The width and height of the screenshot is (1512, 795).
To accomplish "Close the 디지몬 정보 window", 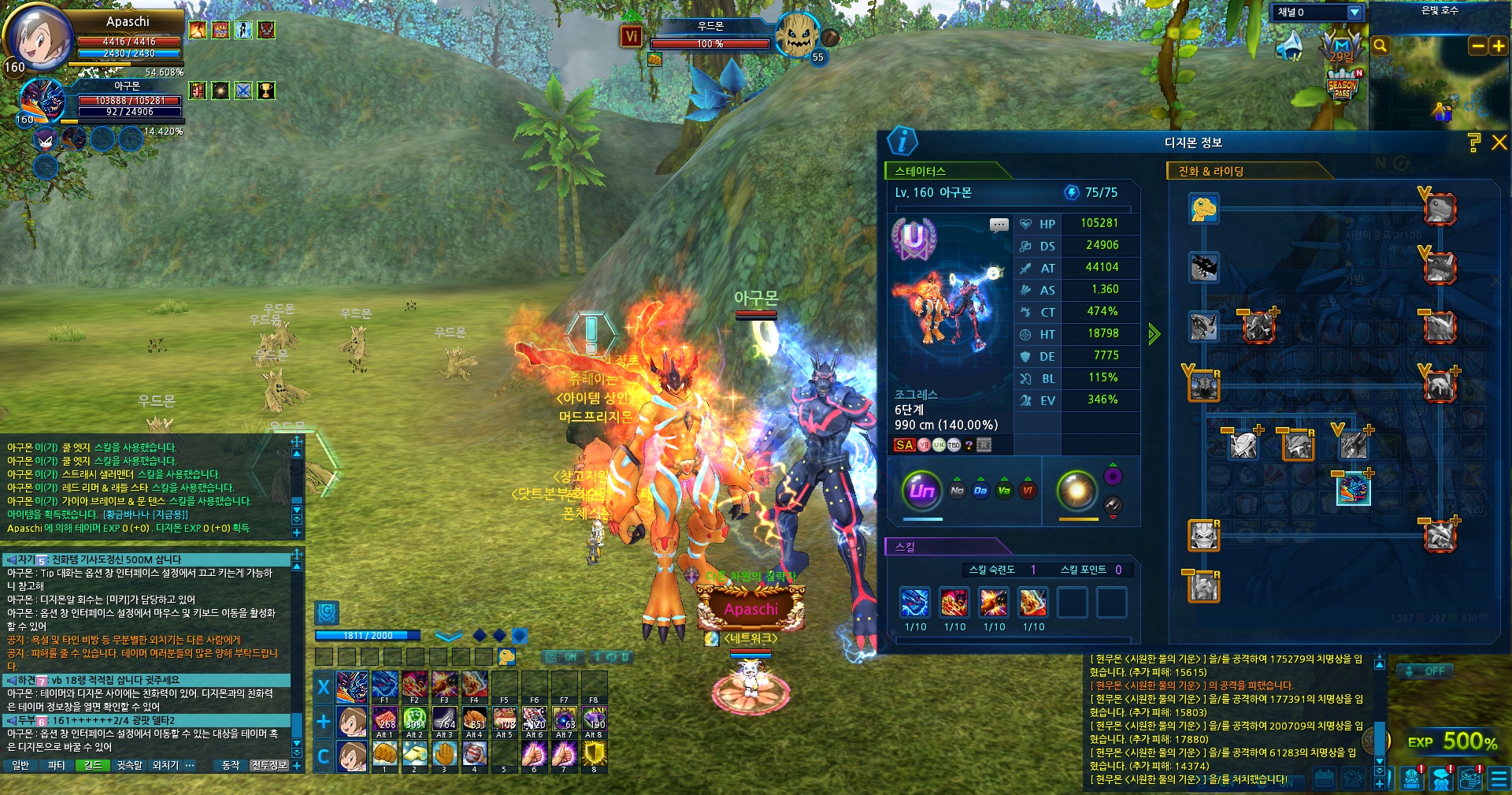I will click(x=1499, y=143).
